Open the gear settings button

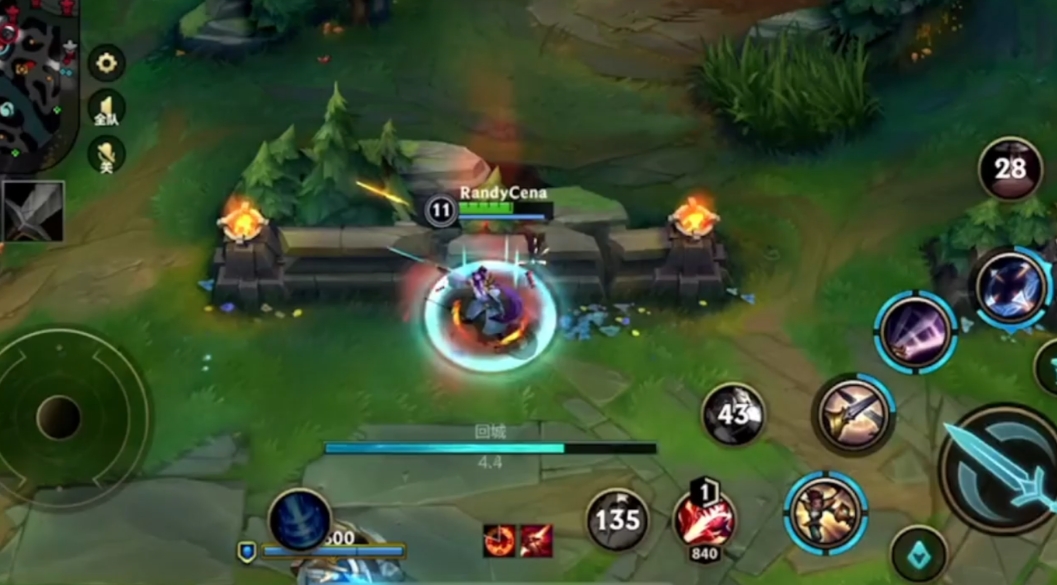[106, 63]
